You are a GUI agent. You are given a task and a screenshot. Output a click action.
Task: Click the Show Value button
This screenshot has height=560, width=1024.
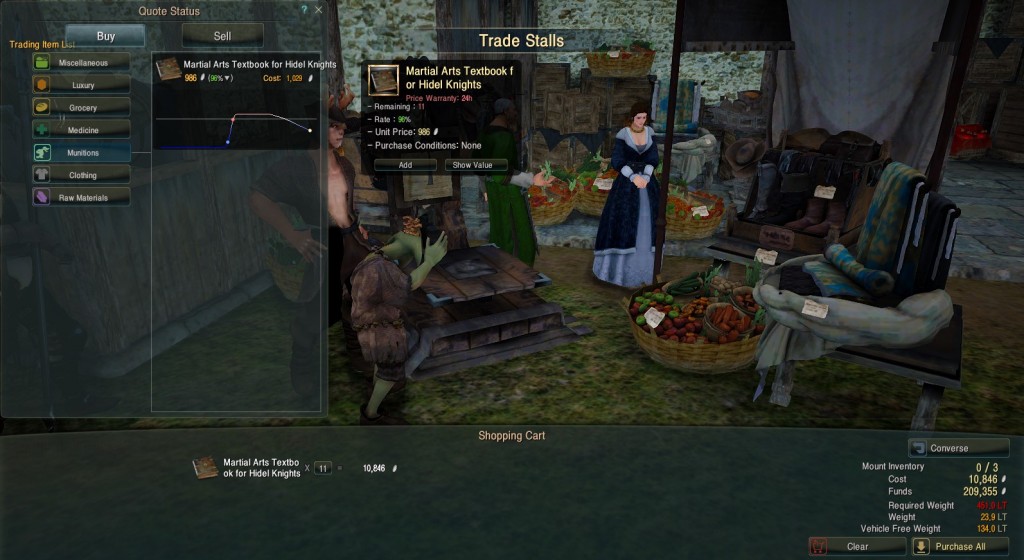tap(475, 165)
